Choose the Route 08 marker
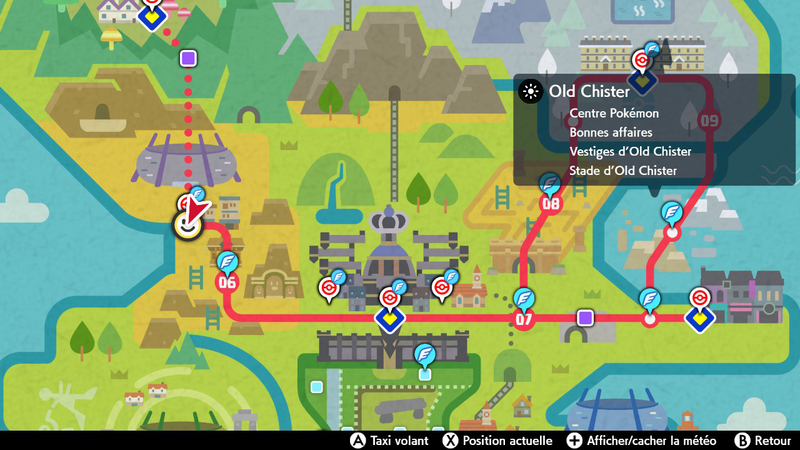The image size is (800, 450). coord(551,204)
